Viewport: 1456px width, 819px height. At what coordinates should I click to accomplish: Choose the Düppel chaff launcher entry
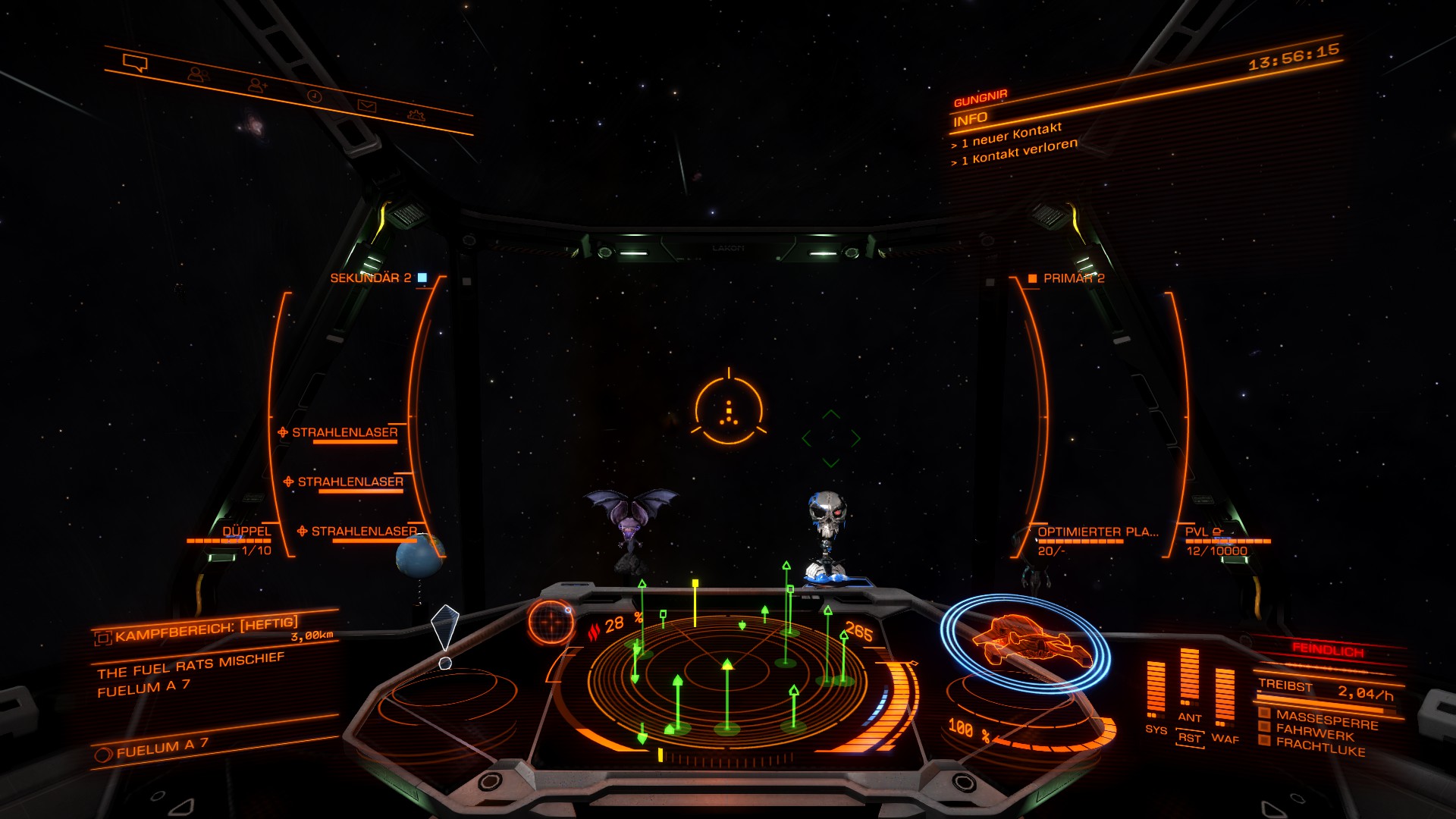[x=246, y=532]
